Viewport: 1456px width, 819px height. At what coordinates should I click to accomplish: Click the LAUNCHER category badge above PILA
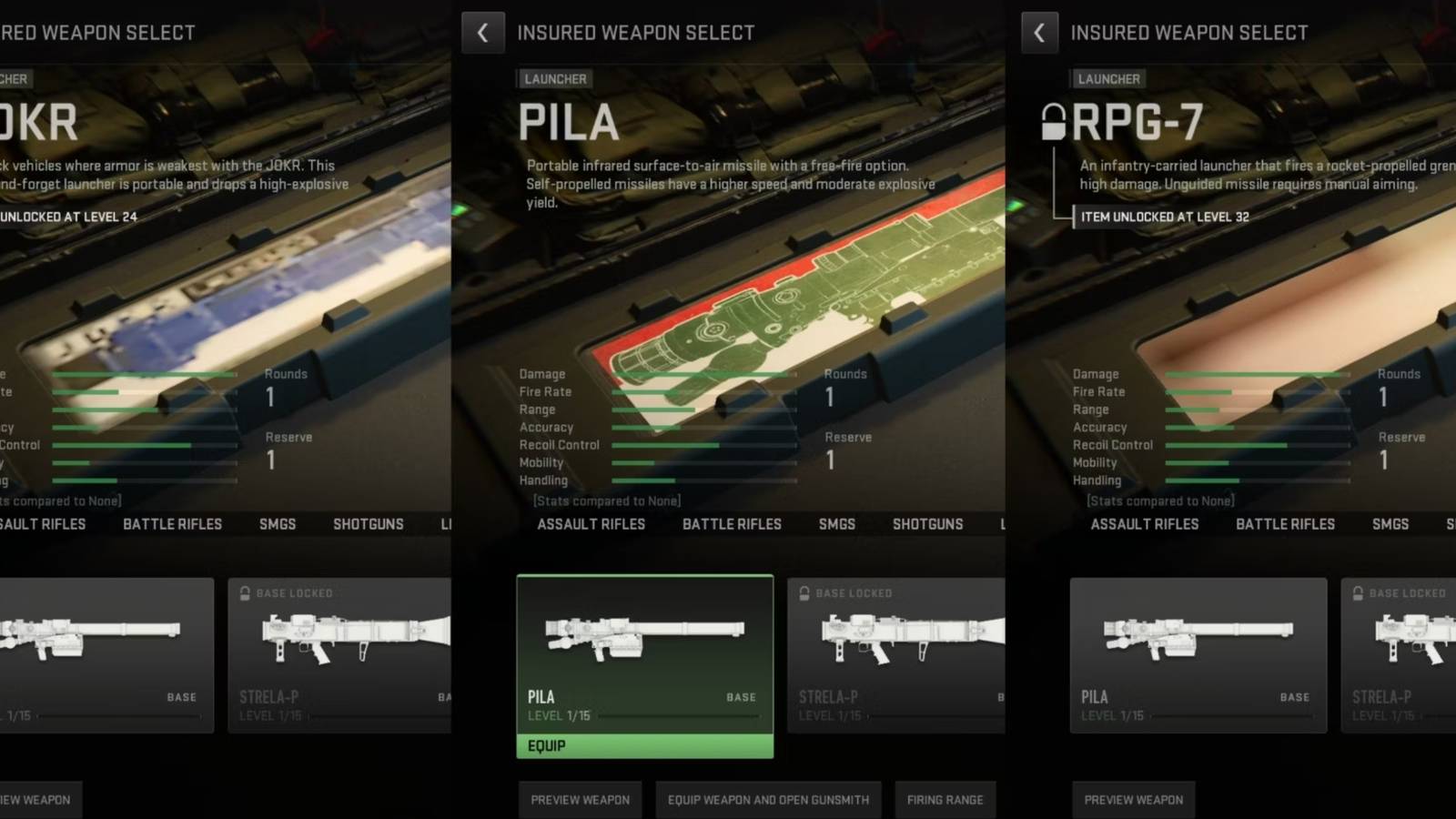point(555,79)
